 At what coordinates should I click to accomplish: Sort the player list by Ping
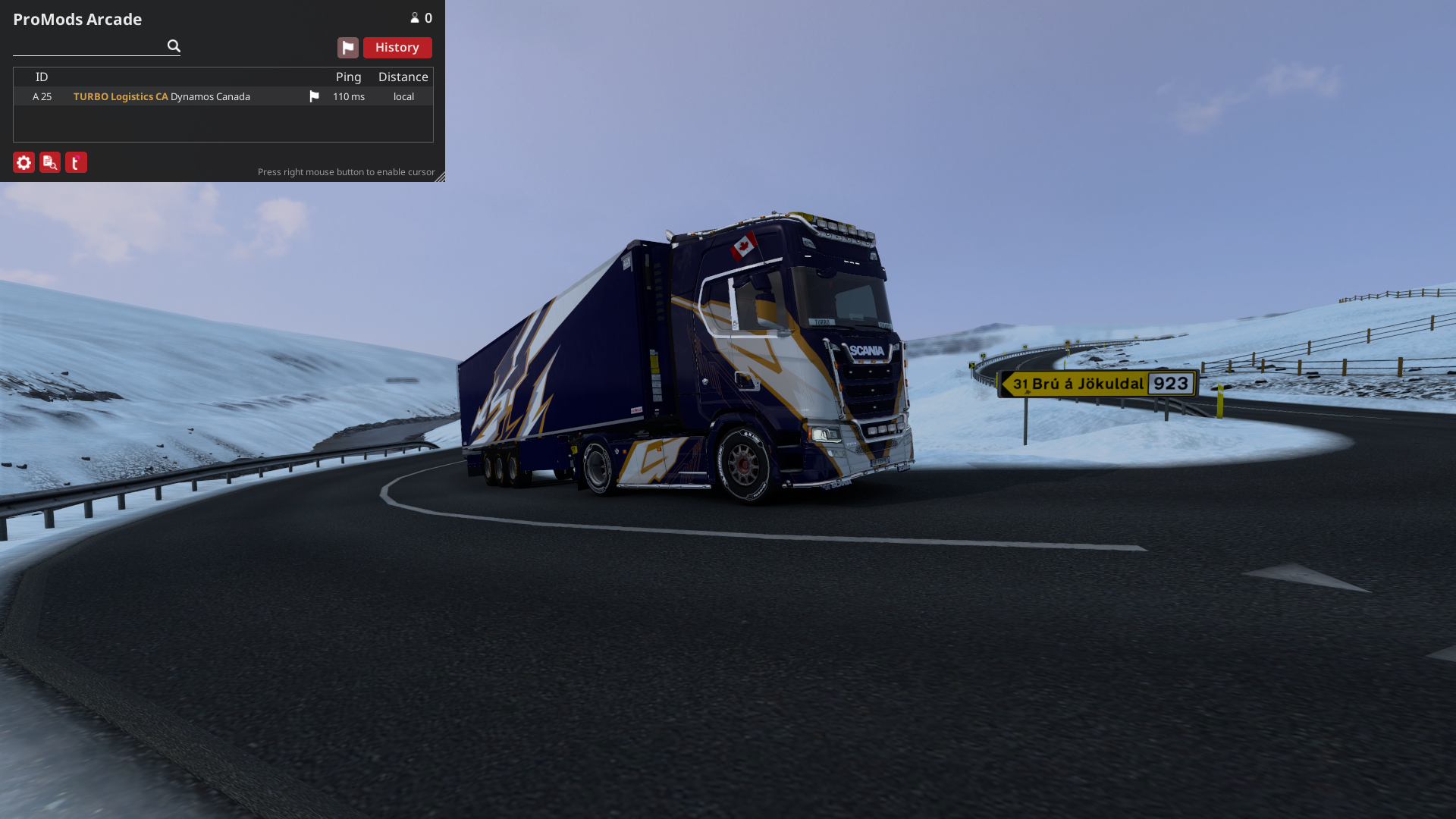coord(348,77)
